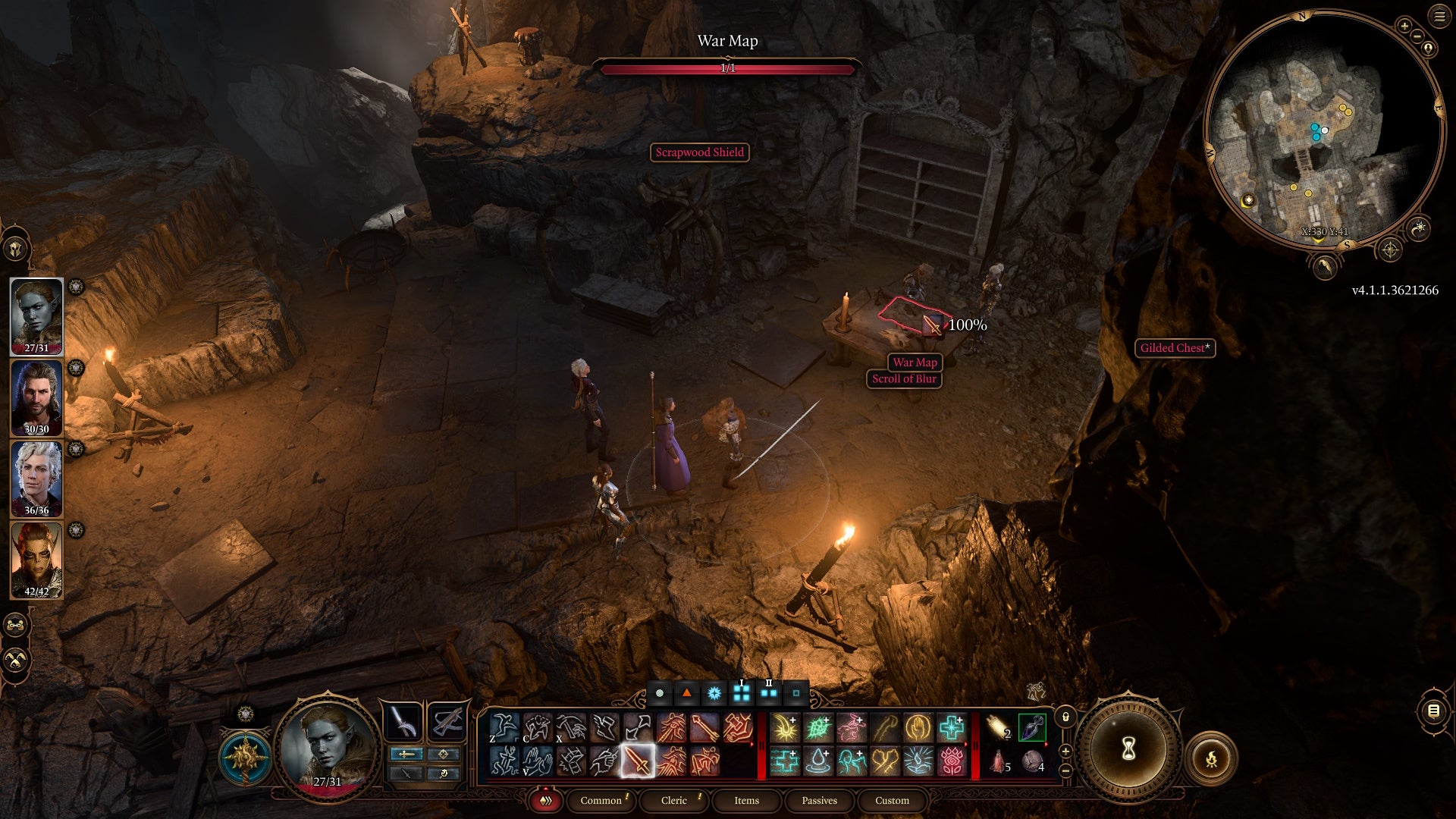Image resolution: width=1456 pixels, height=819 pixels.
Task: Switch to the Common hotbar tab
Action: point(601,800)
